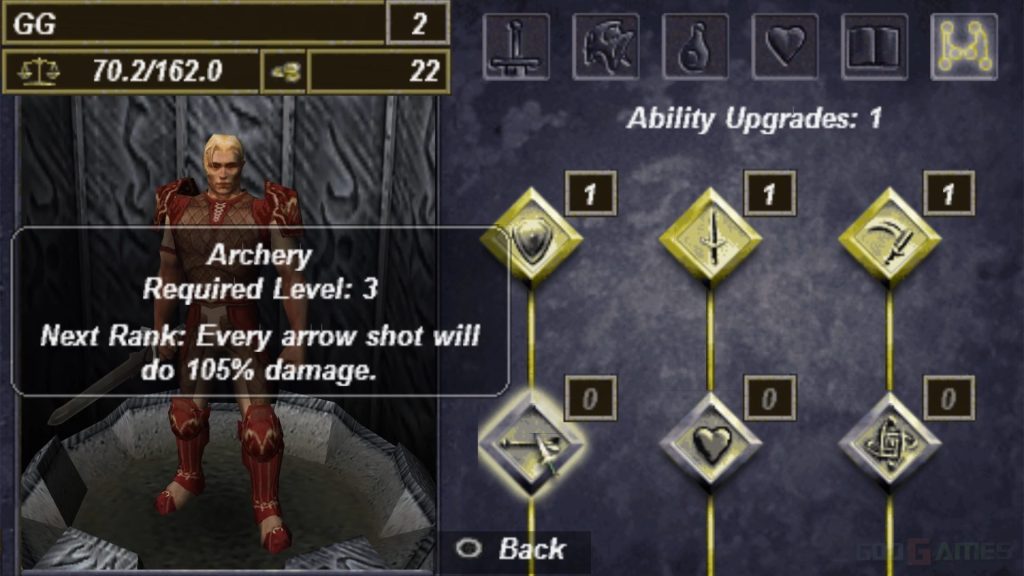The image size is (1024, 576).
Task: Select the heart tab at the top
Action: point(786,46)
